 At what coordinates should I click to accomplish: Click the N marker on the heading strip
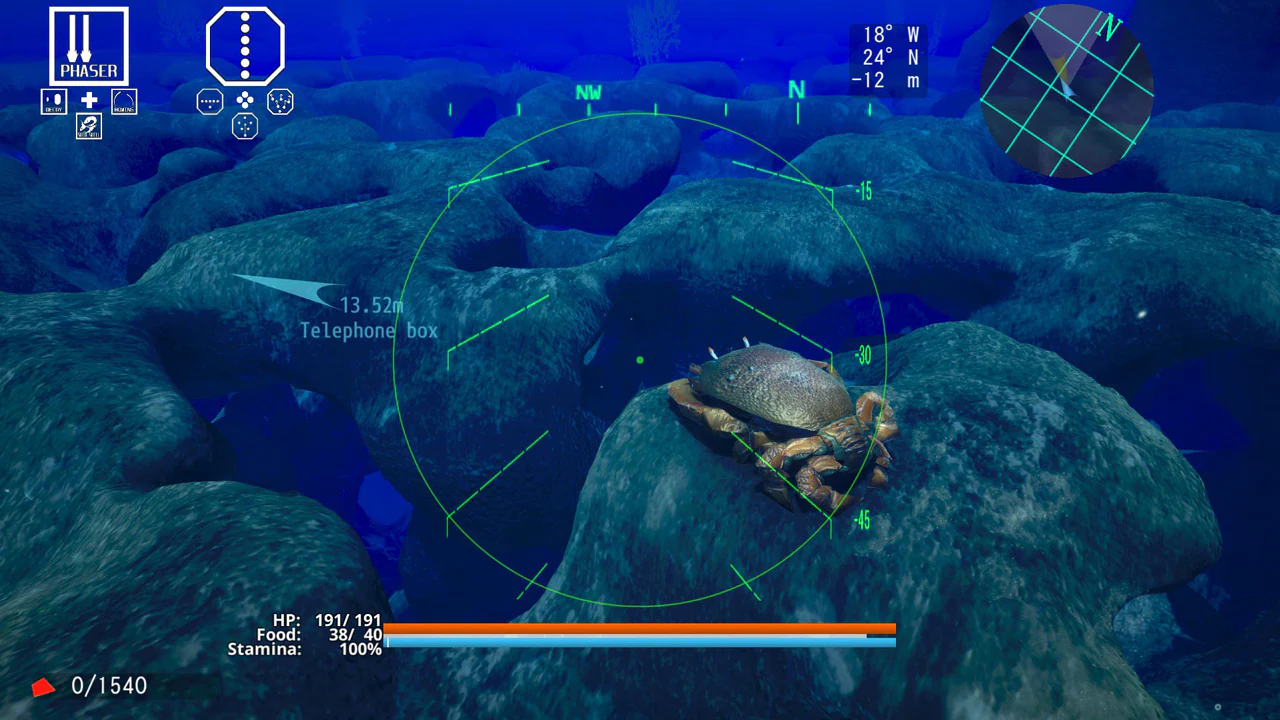coord(797,90)
